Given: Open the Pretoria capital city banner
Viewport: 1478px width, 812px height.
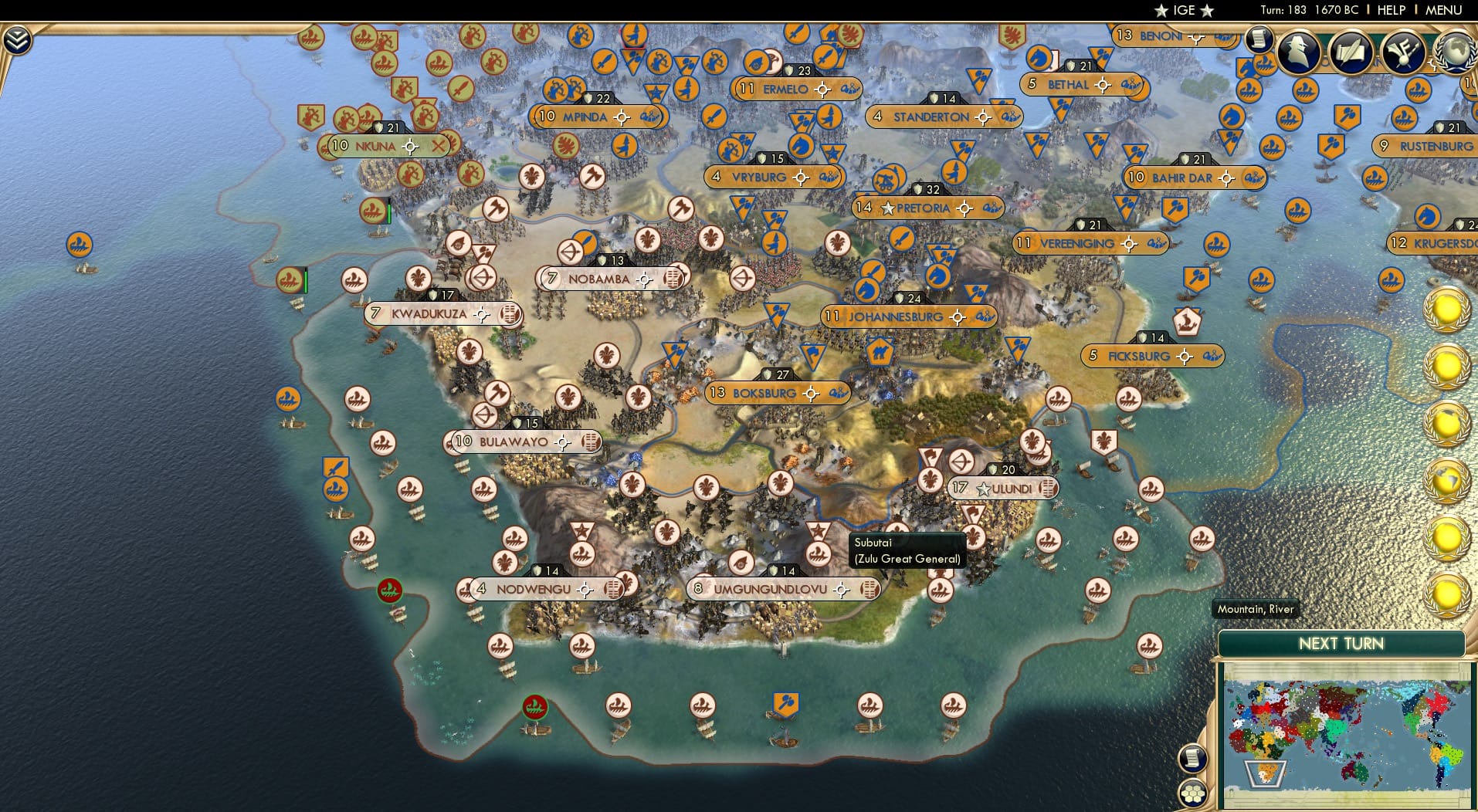Looking at the screenshot, I should pos(927,207).
